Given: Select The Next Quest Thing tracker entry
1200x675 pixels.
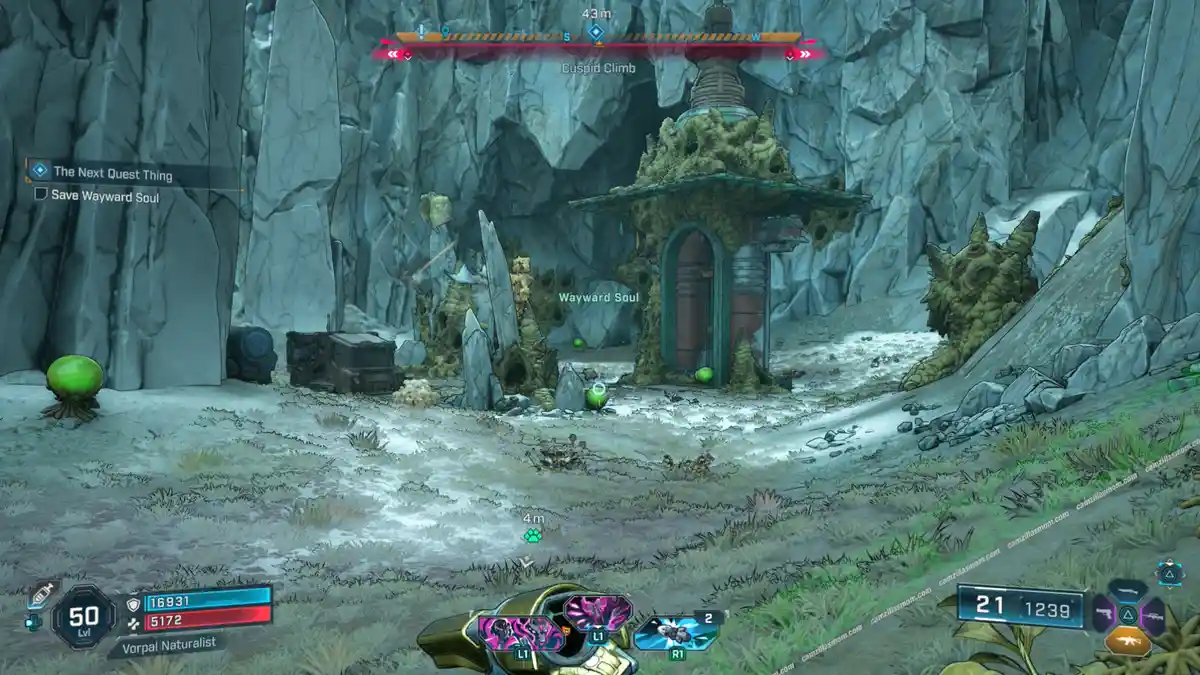Looking at the screenshot, I should pyautogui.click(x=112, y=175).
